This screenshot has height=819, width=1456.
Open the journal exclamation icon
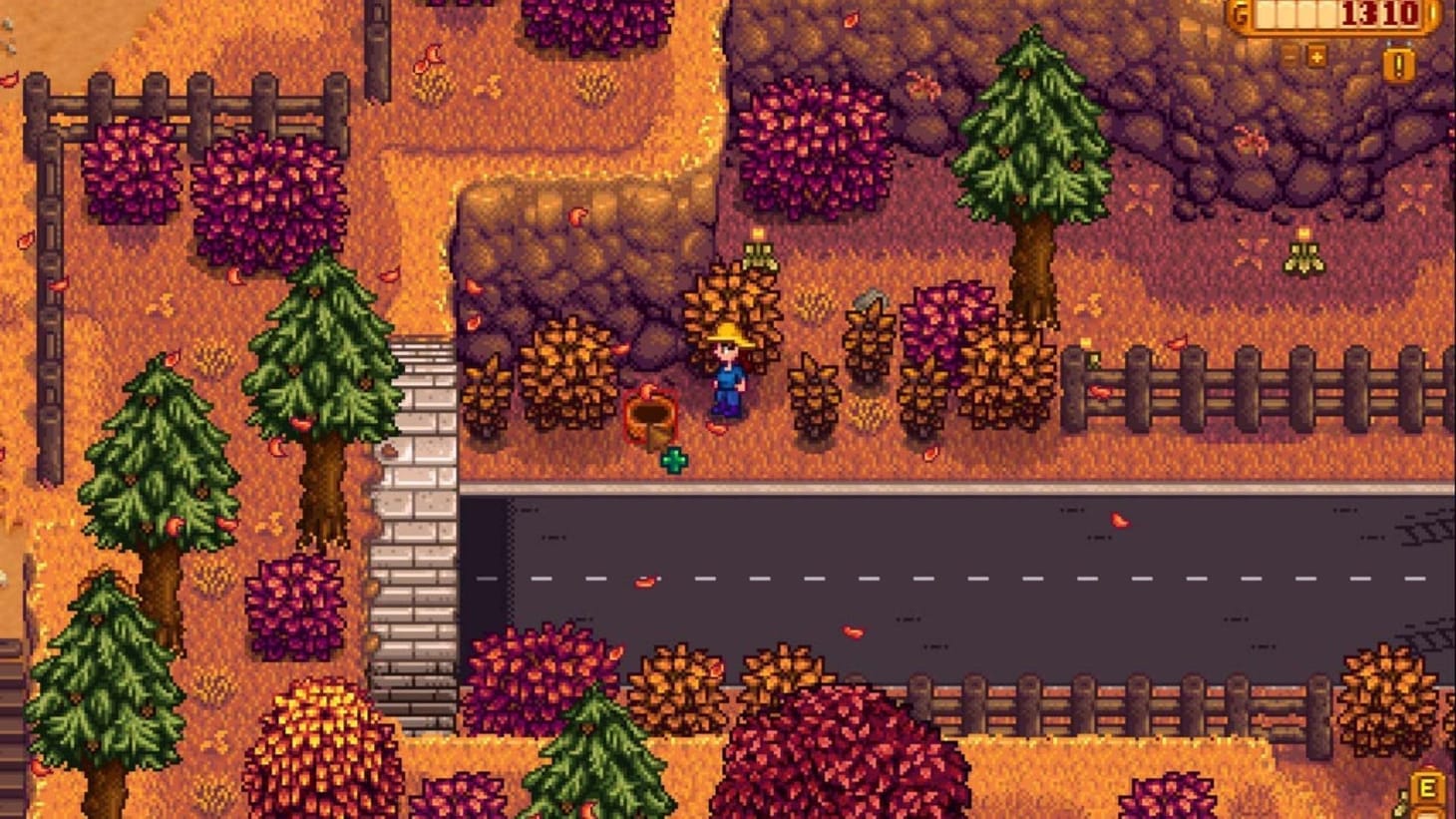pos(1398,62)
